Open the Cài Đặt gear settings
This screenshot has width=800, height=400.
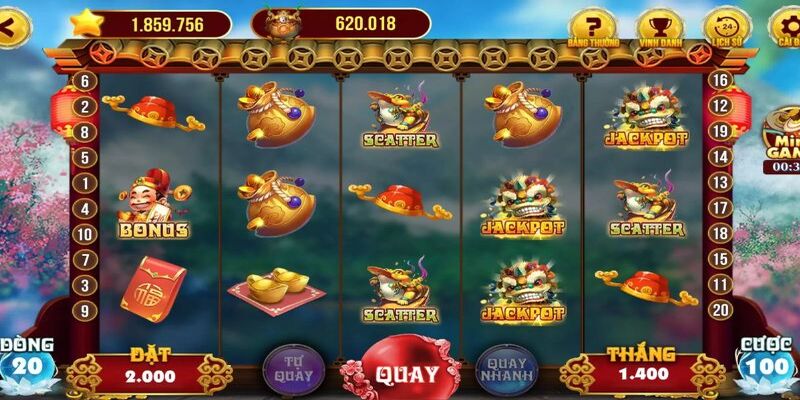coord(785,26)
